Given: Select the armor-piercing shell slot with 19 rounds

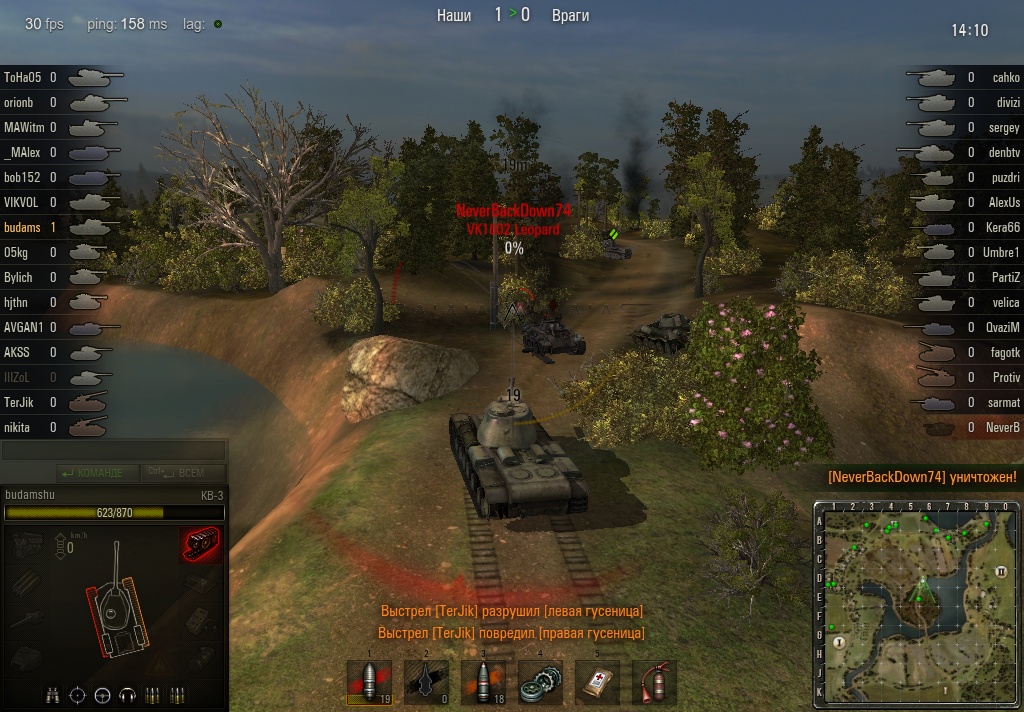Looking at the screenshot, I should coord(369,683).
